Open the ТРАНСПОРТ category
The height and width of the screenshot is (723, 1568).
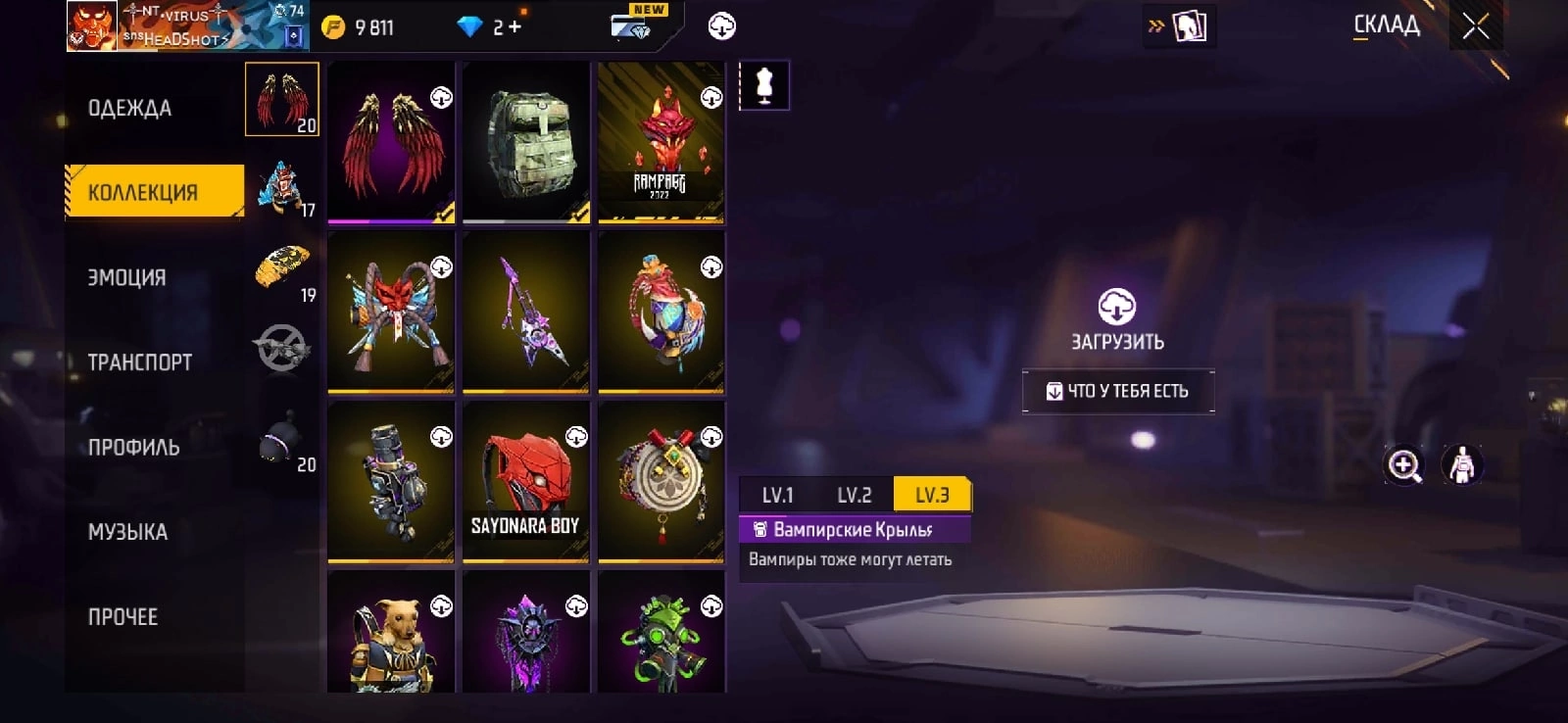(140, 362)
